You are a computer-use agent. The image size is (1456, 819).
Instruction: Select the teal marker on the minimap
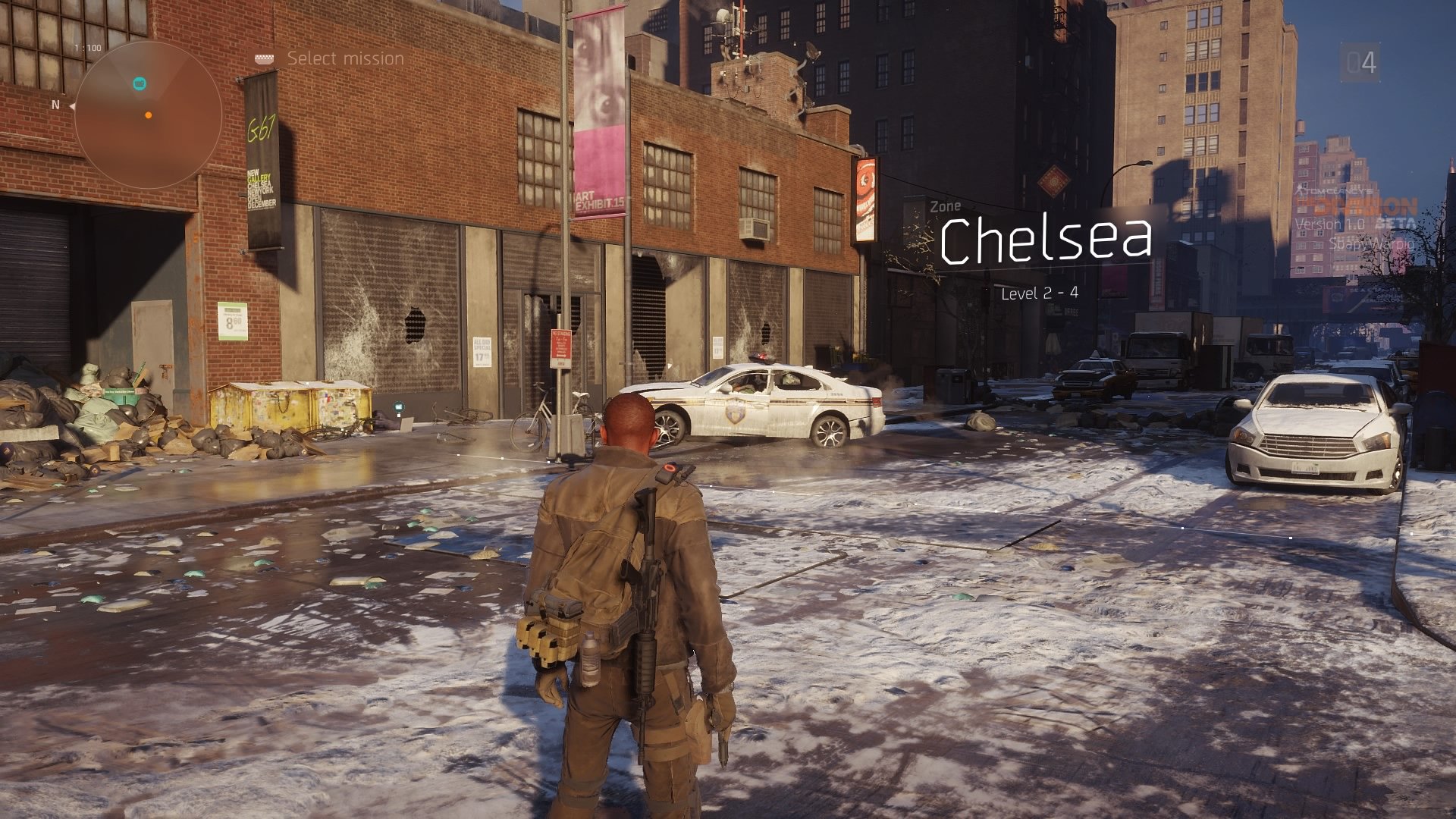(x=140, y=83)
